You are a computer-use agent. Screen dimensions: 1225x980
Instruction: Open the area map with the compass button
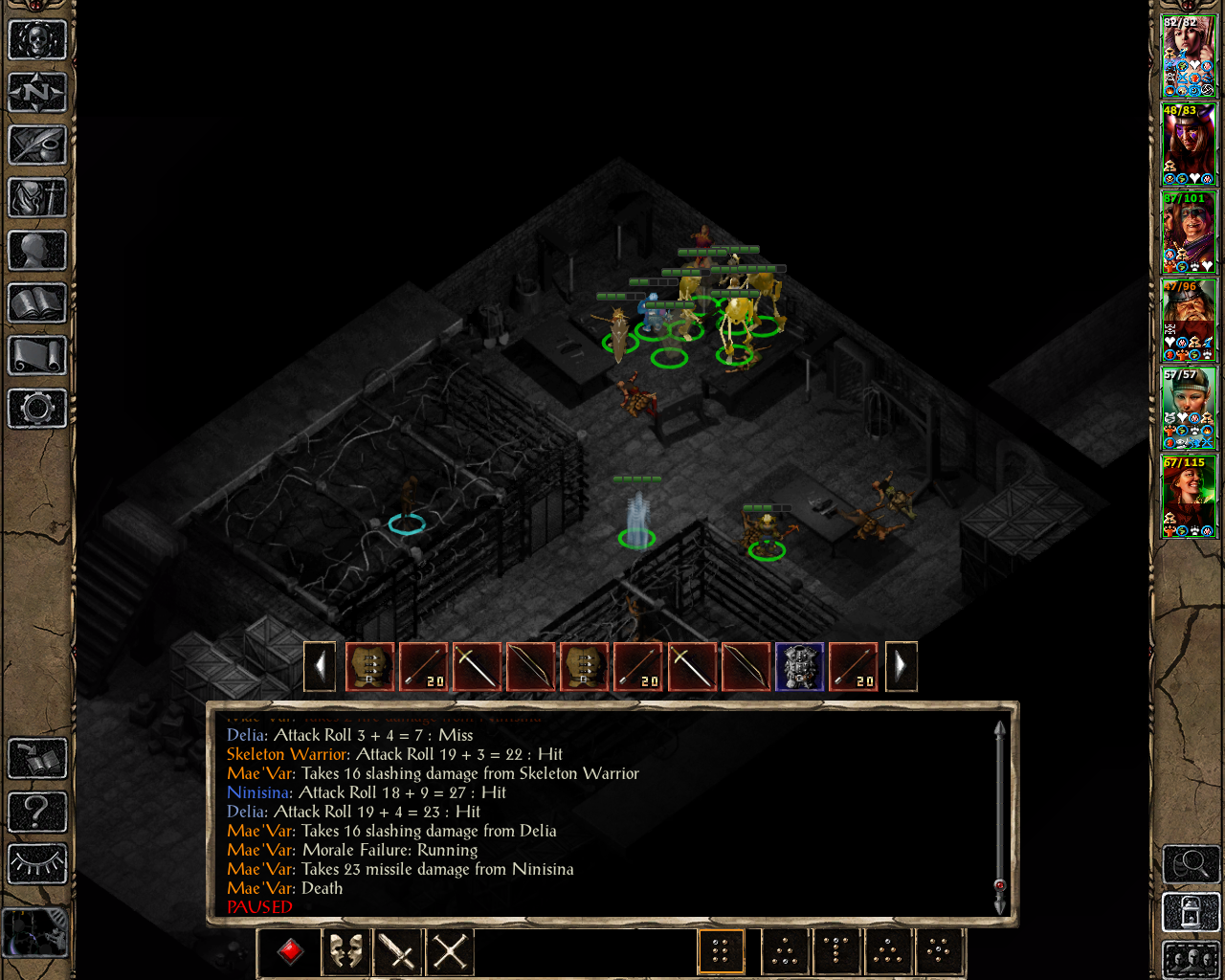point(37,93)
